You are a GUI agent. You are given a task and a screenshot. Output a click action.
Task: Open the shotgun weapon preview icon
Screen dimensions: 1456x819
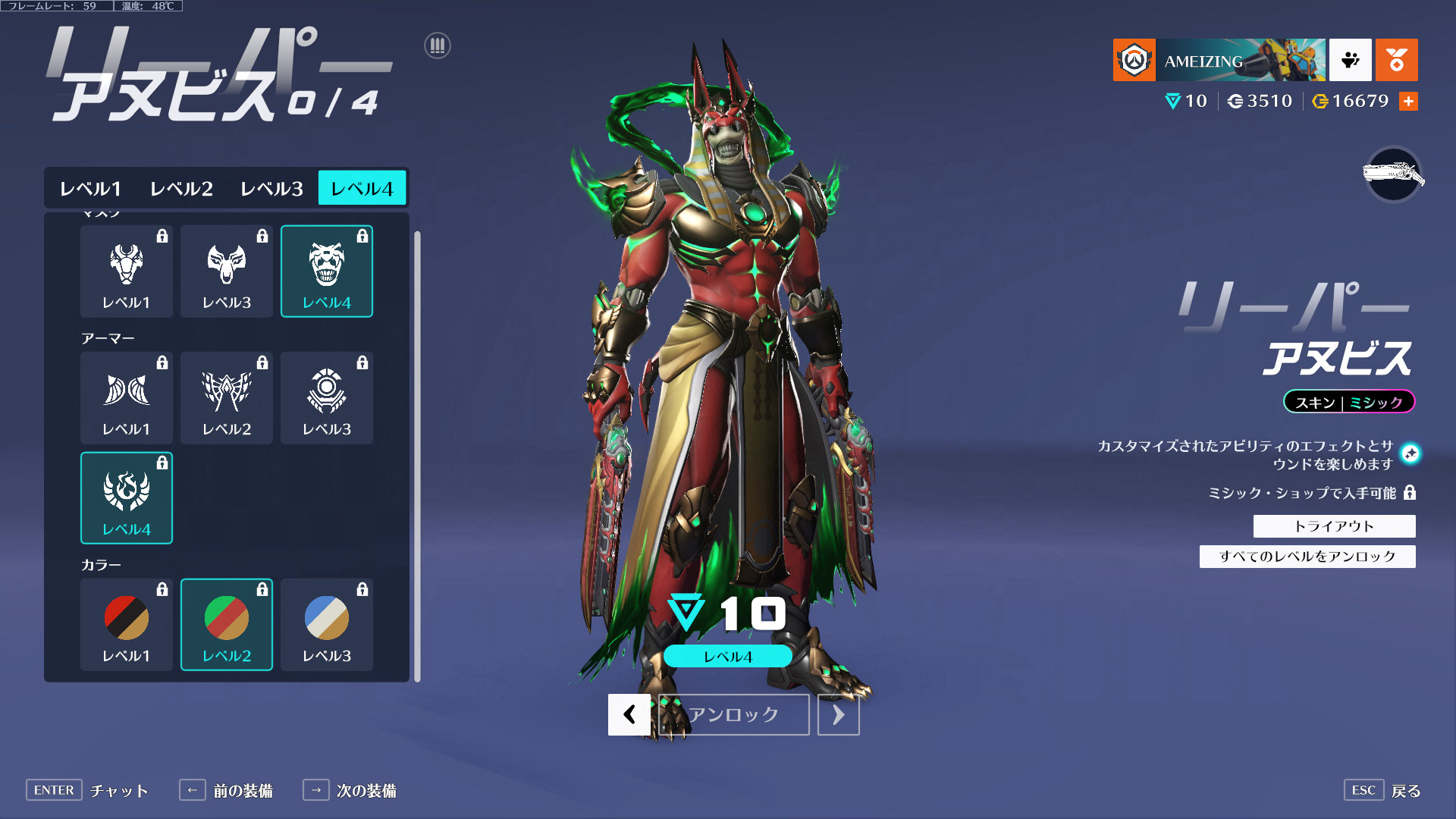1393,174
